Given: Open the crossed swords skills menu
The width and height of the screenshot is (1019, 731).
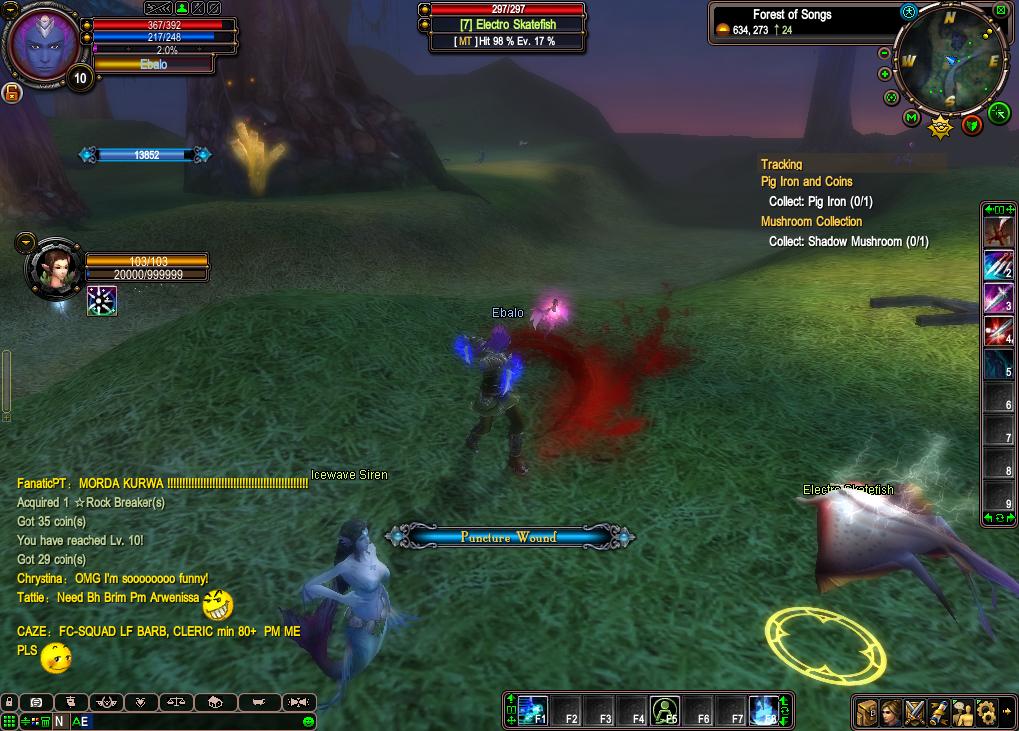Looking at the screenshot, I should coord(914,712).
